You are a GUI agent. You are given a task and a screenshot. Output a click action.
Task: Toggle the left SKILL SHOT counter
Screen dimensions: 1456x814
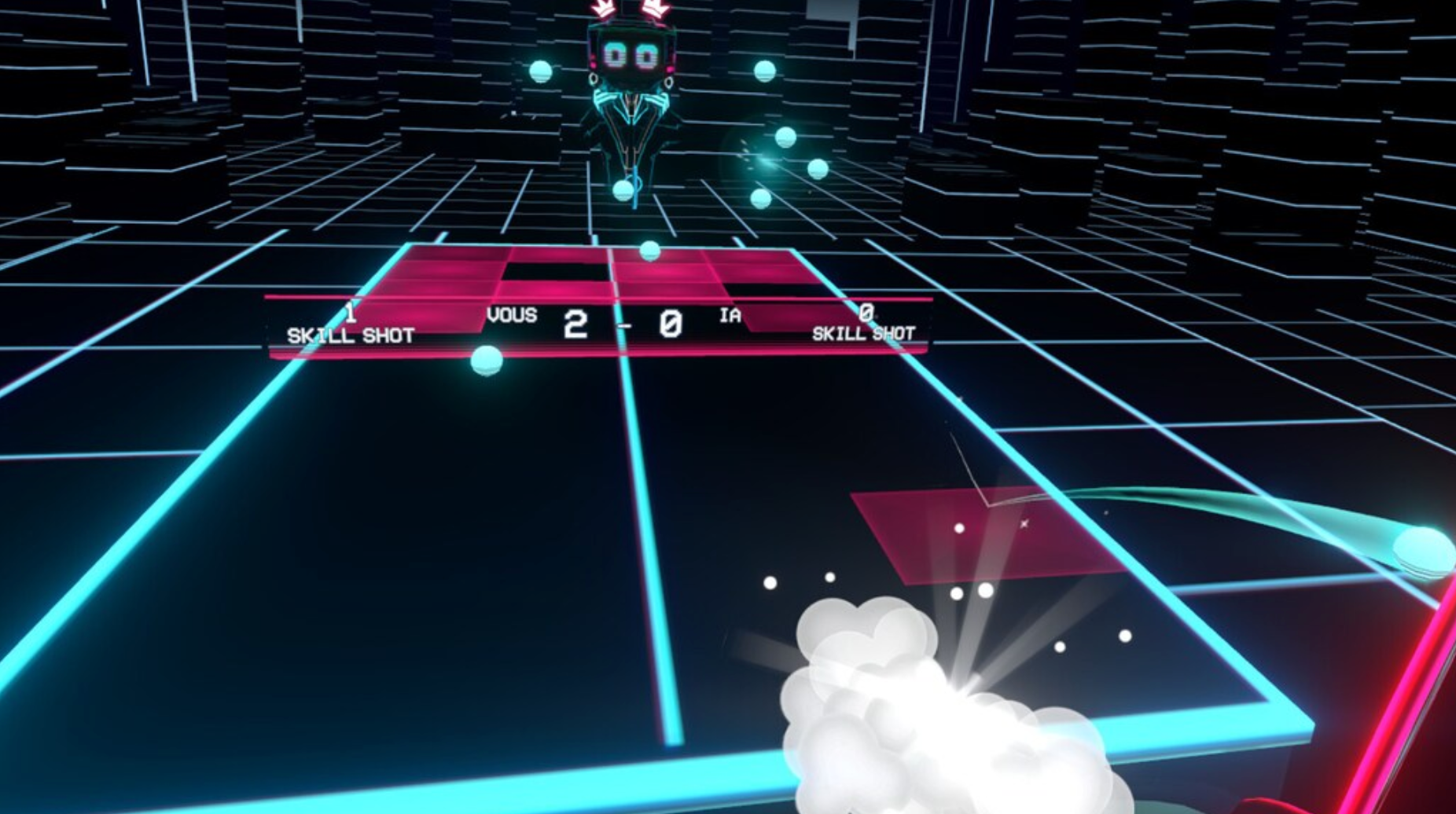click(351, 328)
